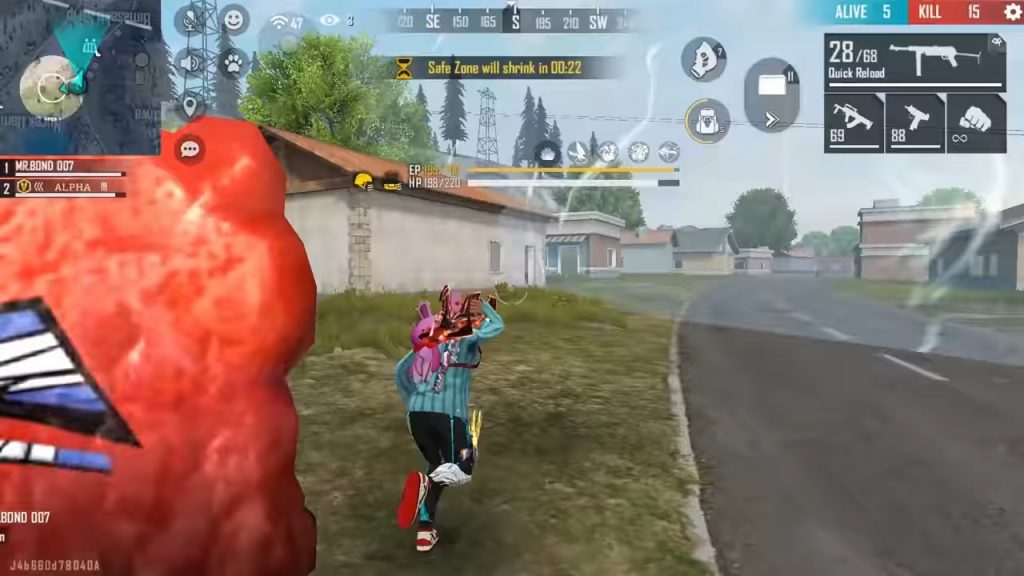Open the smiley emote menu

click(234, 19)
